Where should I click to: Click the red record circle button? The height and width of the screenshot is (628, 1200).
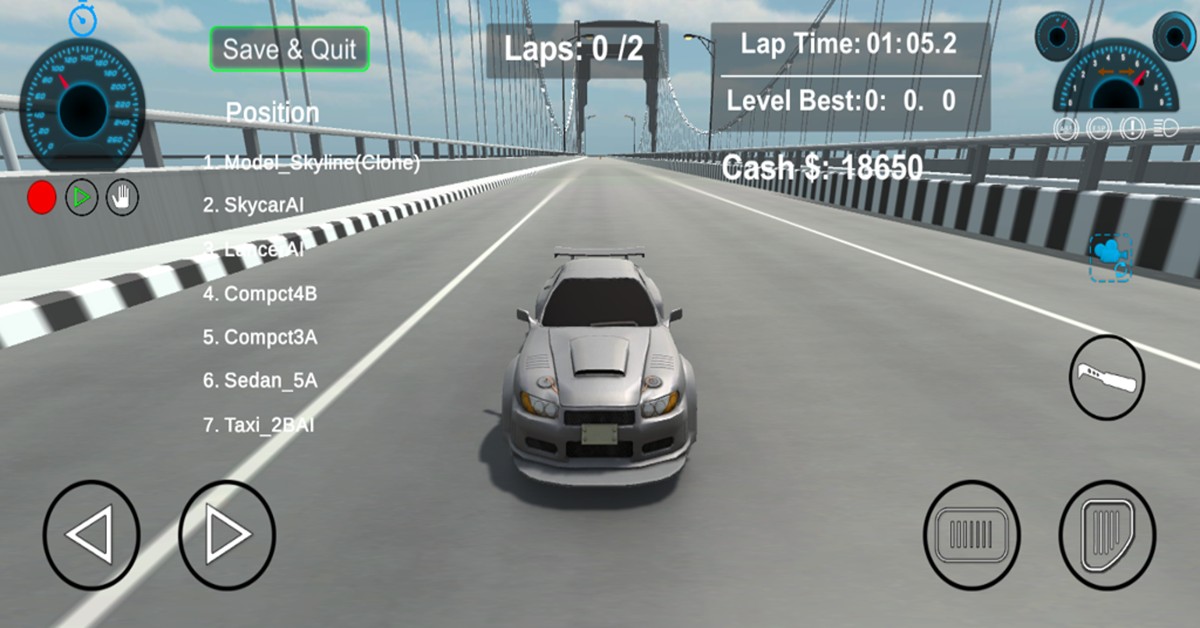coord(41,198)
